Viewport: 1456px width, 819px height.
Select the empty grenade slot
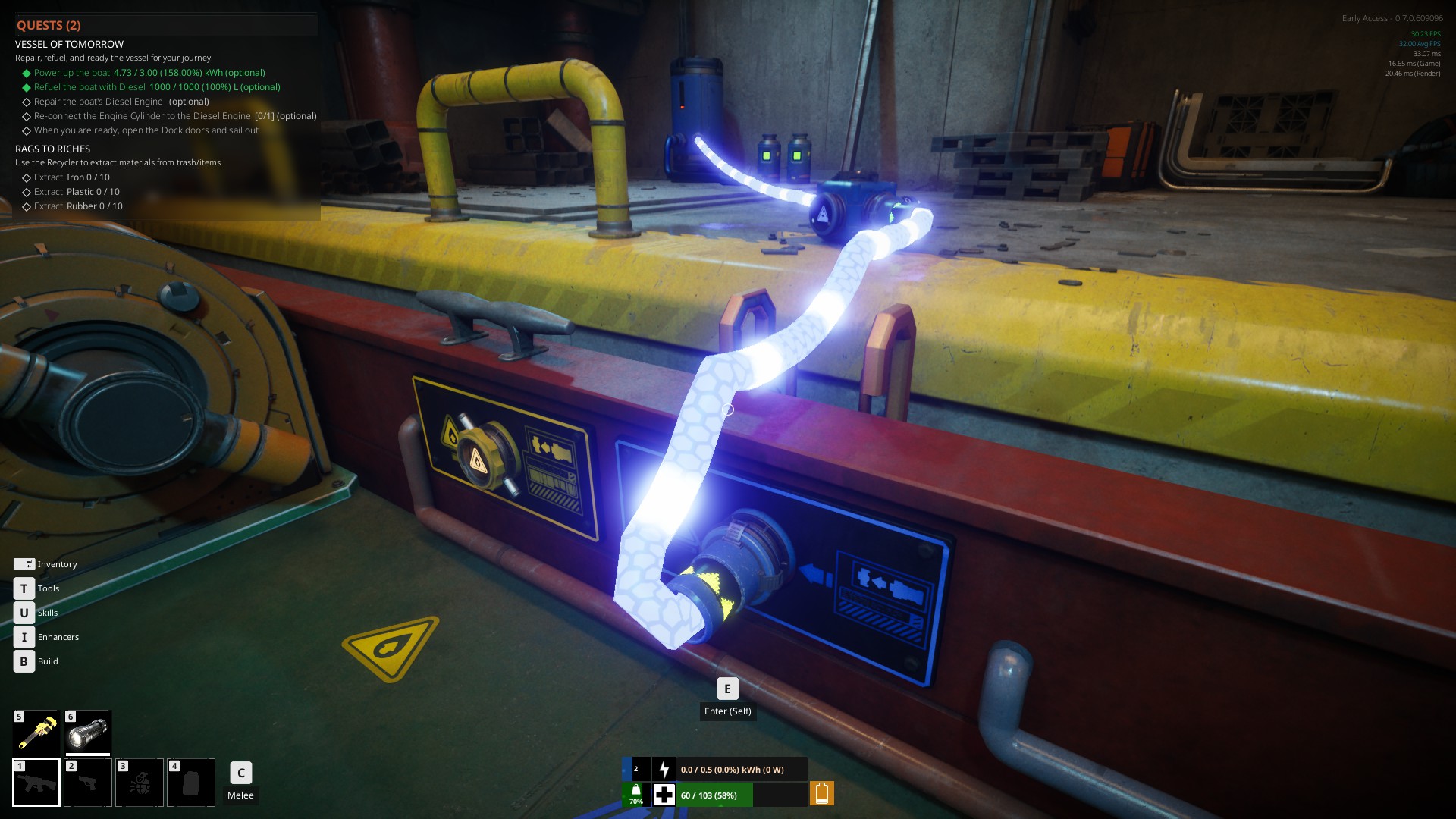point(140,782)
